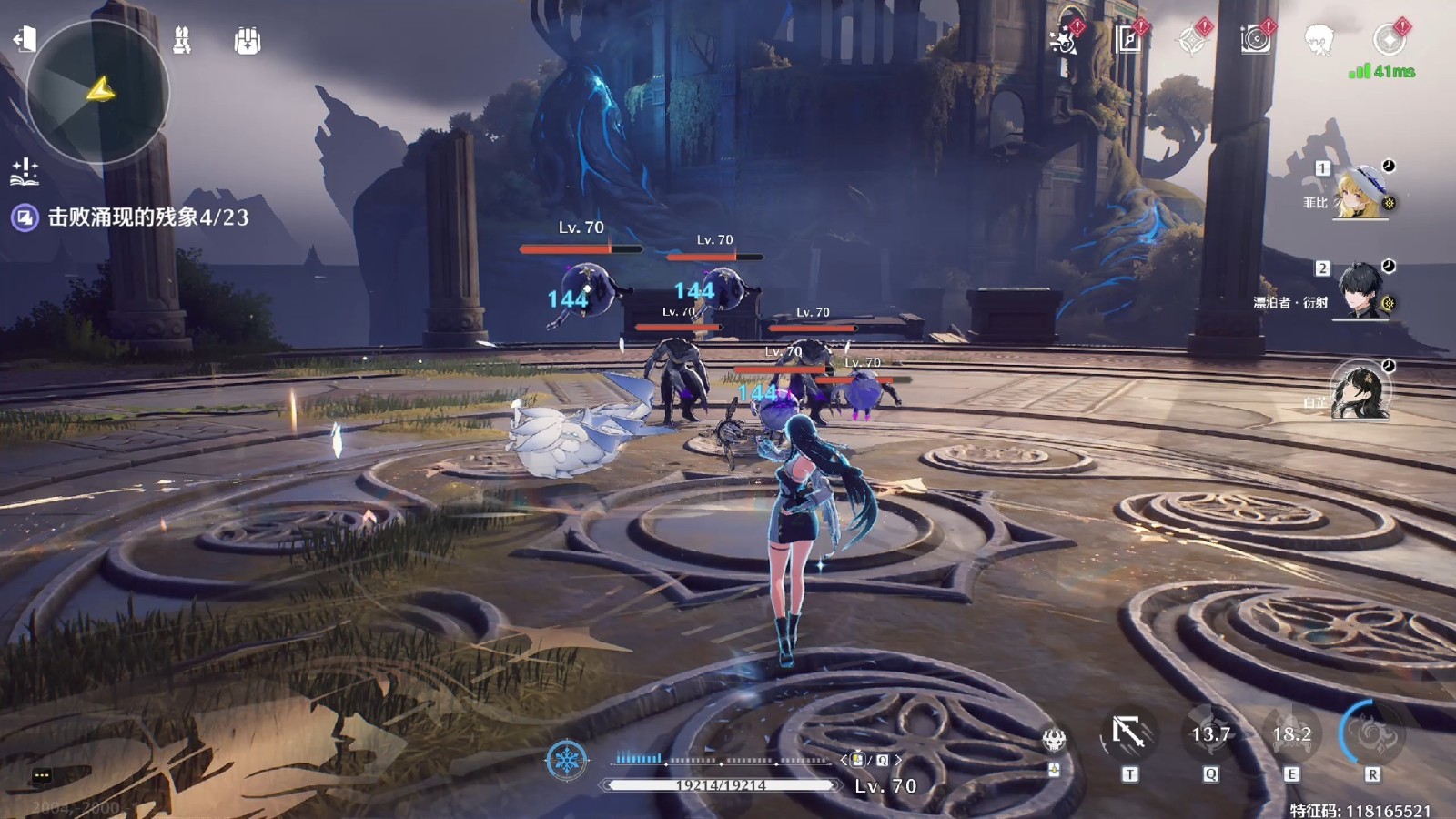1456x819 pixels.
Task: Open the compass guidebook icon
Action: tap(1128, 40)
